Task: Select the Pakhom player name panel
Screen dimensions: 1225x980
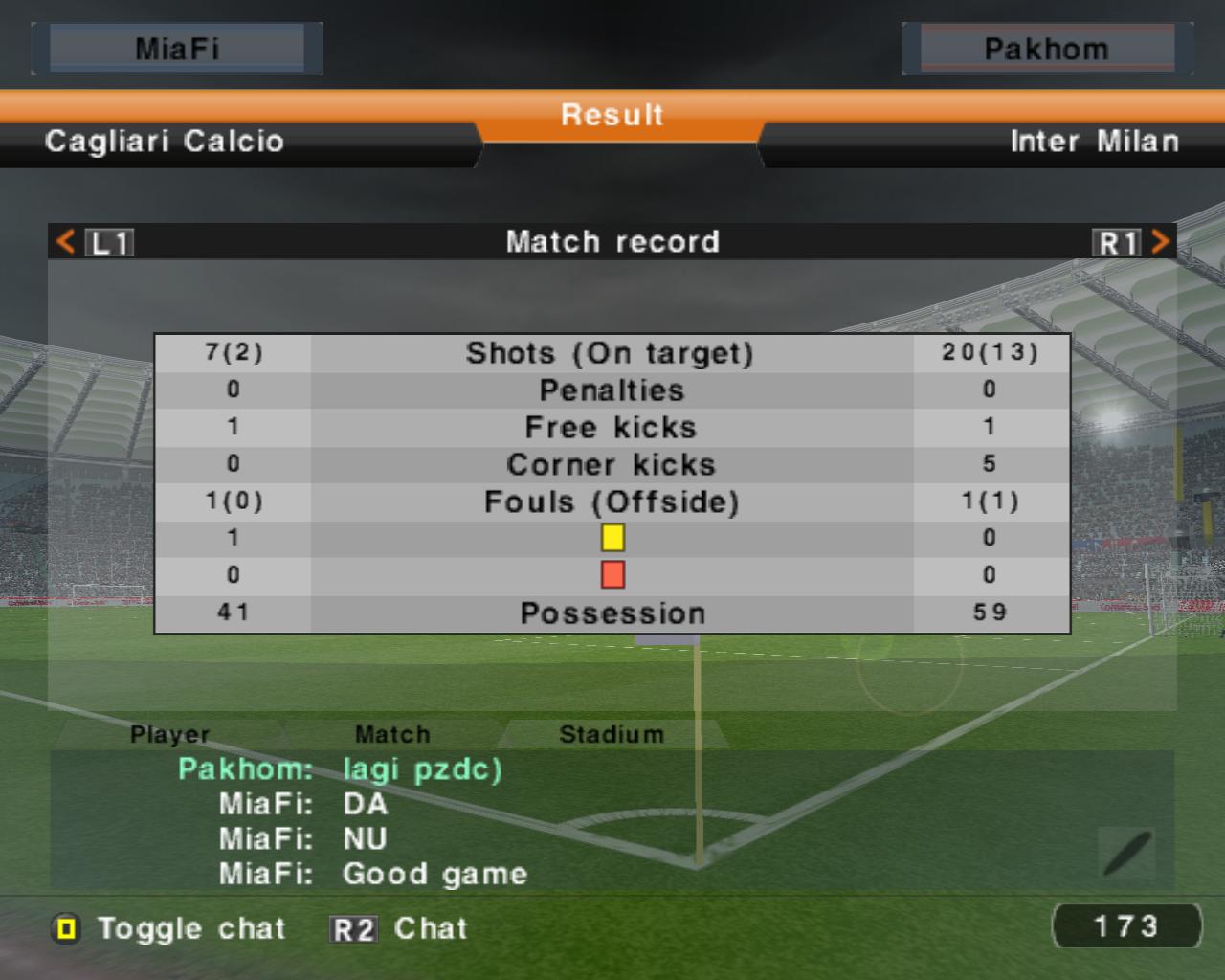Action: point(1046,49)
